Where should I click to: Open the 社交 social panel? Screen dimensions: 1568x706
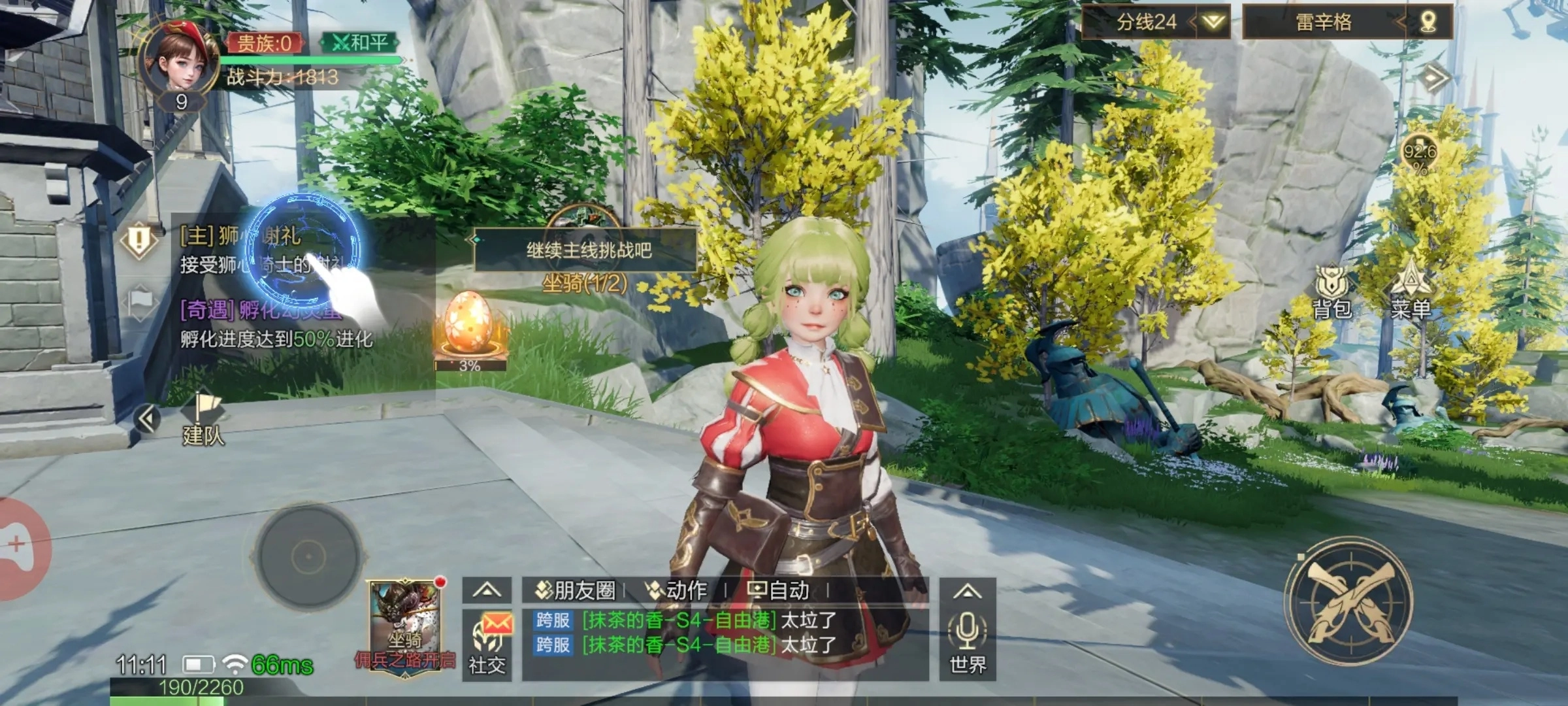487,645
